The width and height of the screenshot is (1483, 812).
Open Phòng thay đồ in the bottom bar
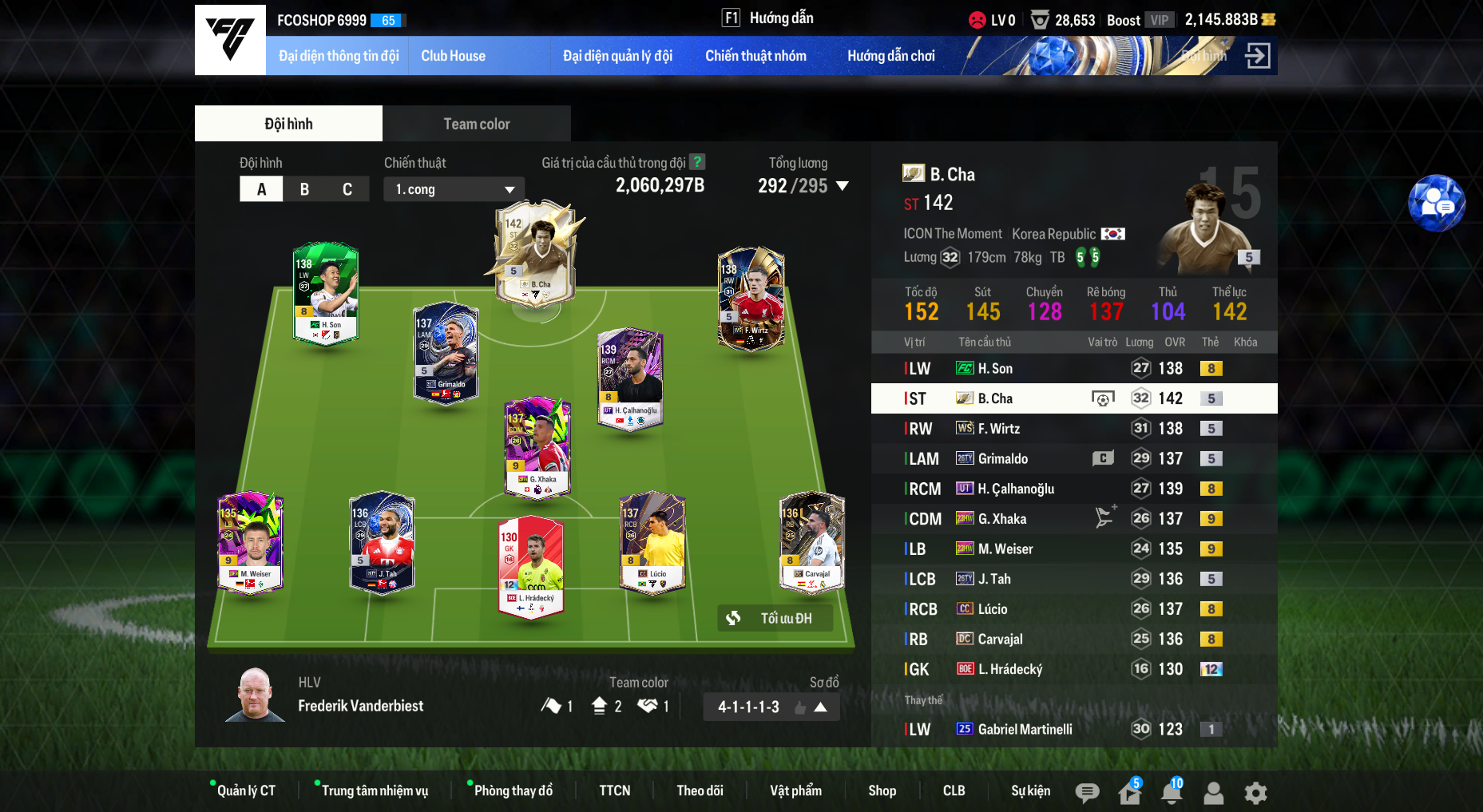coord(513,790)
